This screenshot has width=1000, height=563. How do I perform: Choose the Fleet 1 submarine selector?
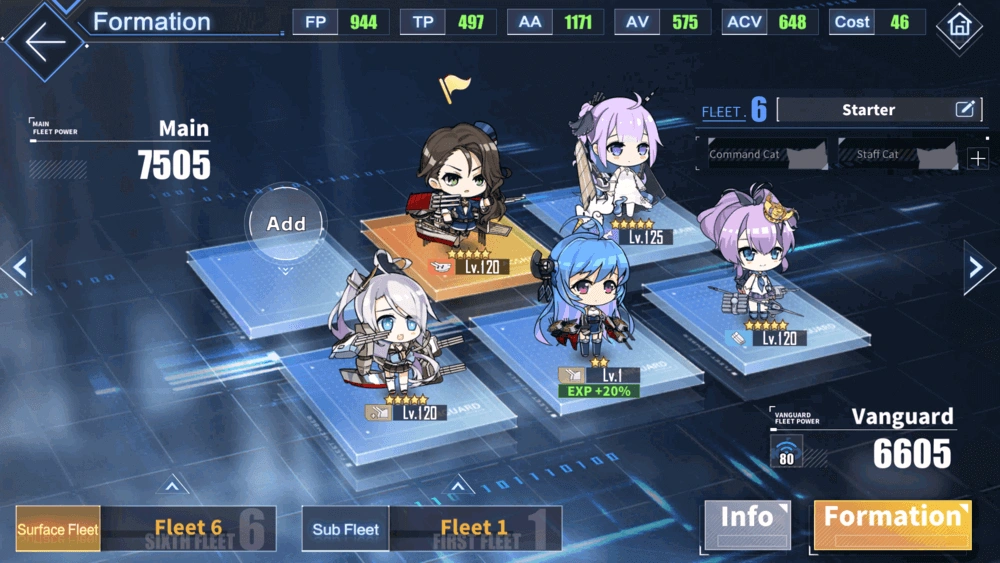pyautogui.click(x=474, y=528)
